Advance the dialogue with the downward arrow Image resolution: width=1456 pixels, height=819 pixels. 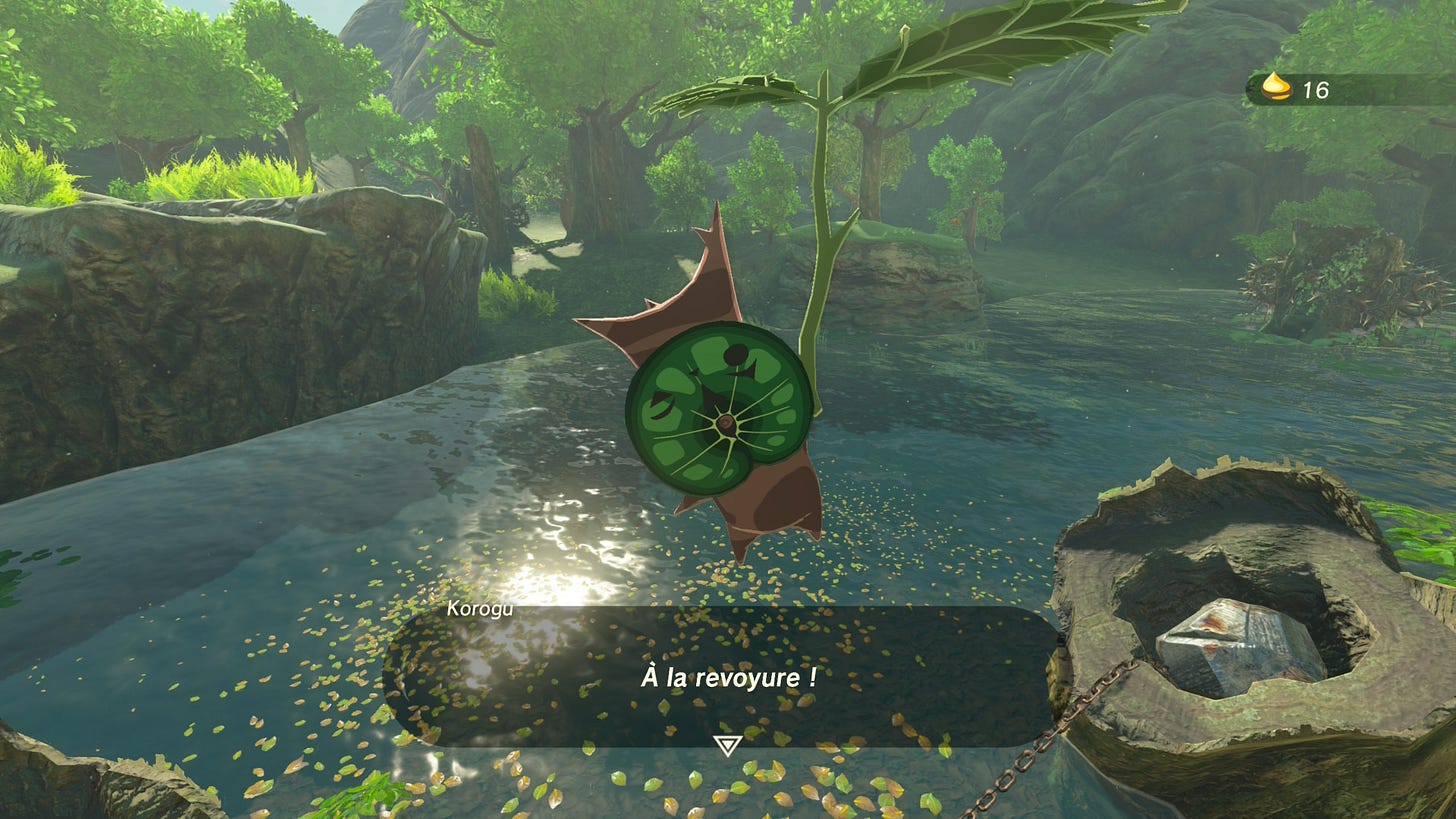[727, 745]
